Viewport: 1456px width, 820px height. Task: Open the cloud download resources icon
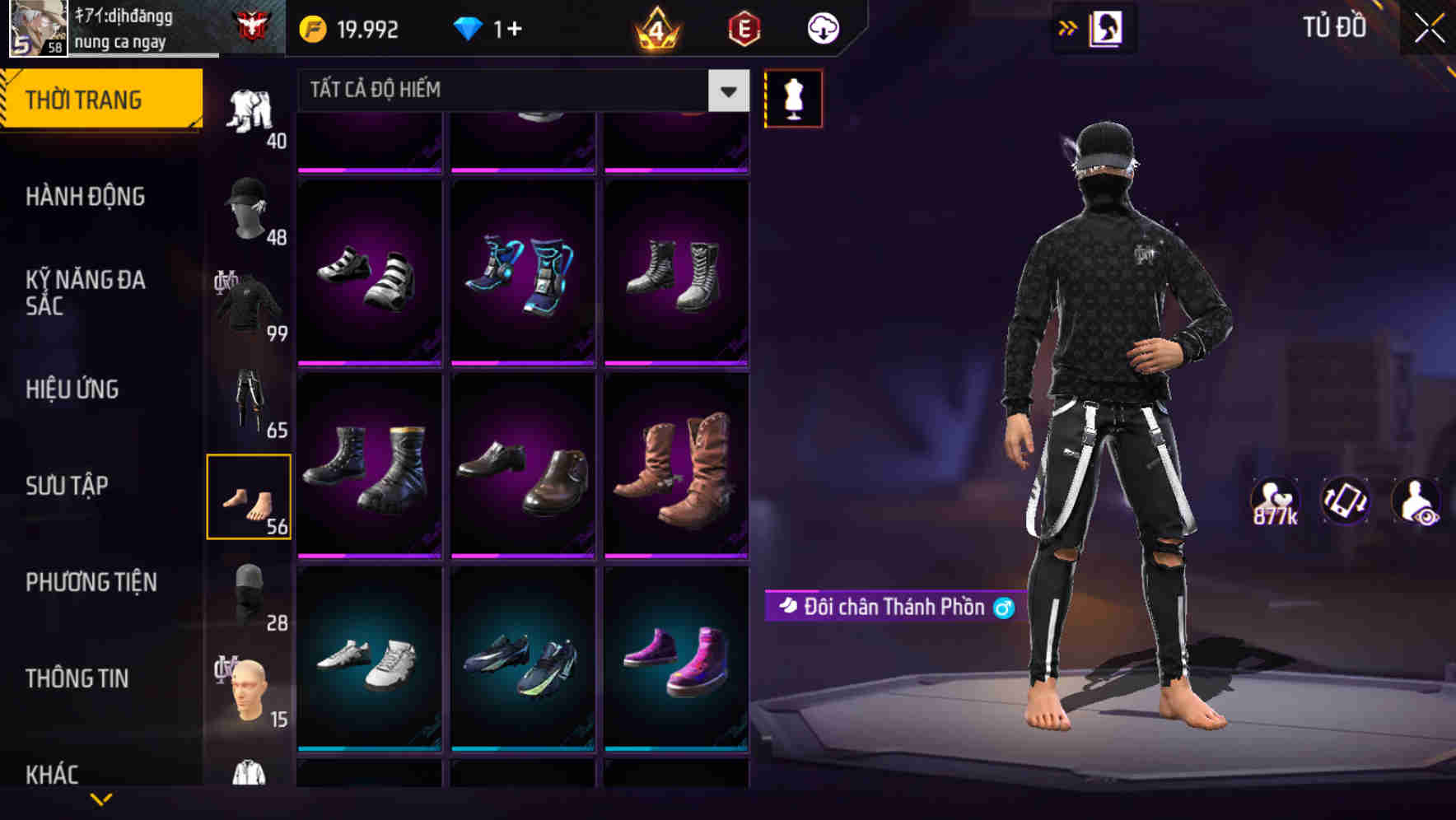pyautogui.click(x=821, y=27)
